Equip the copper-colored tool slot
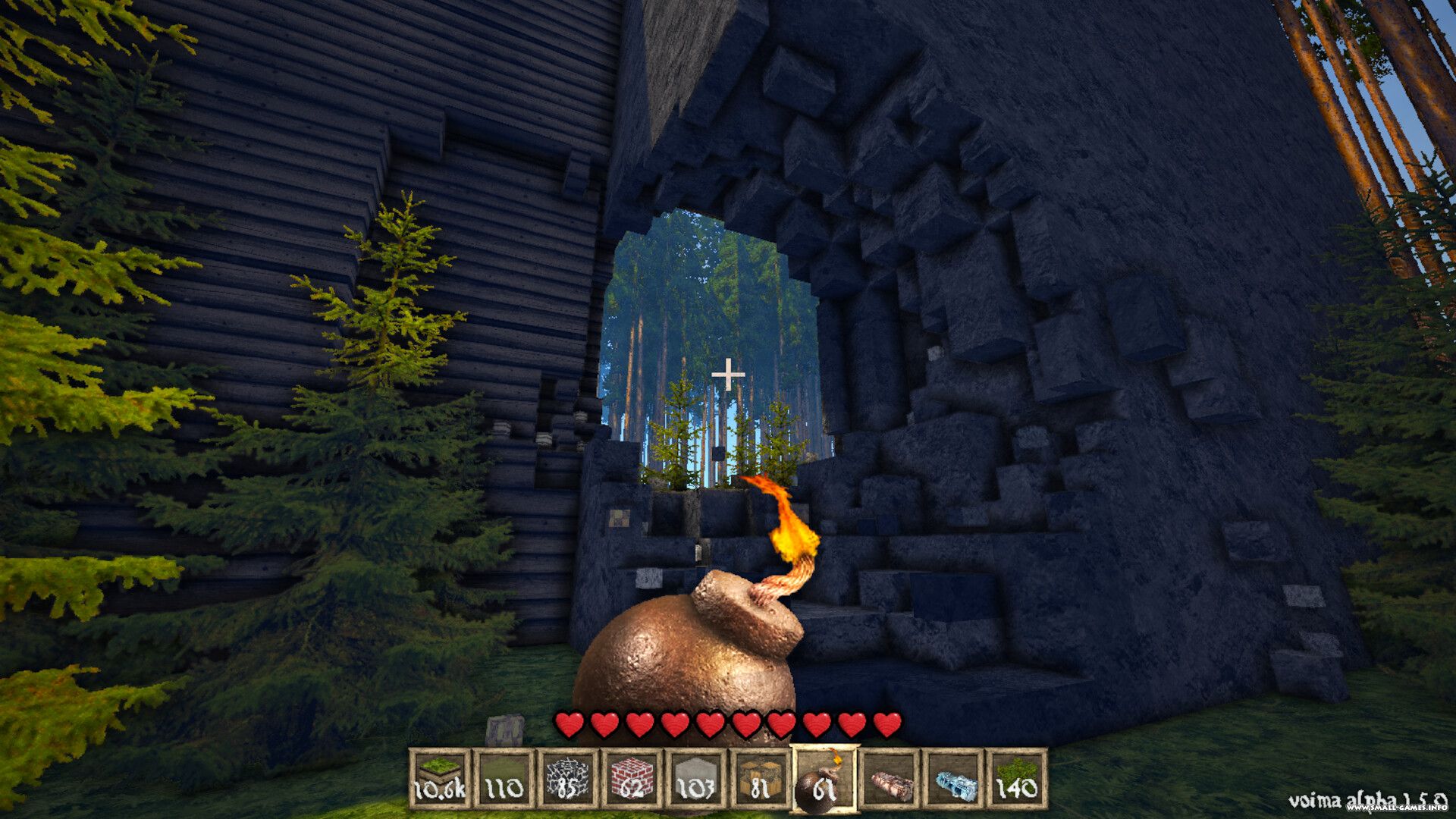The height and width of the screenshot is (819, 1456). tap(889, 779)
